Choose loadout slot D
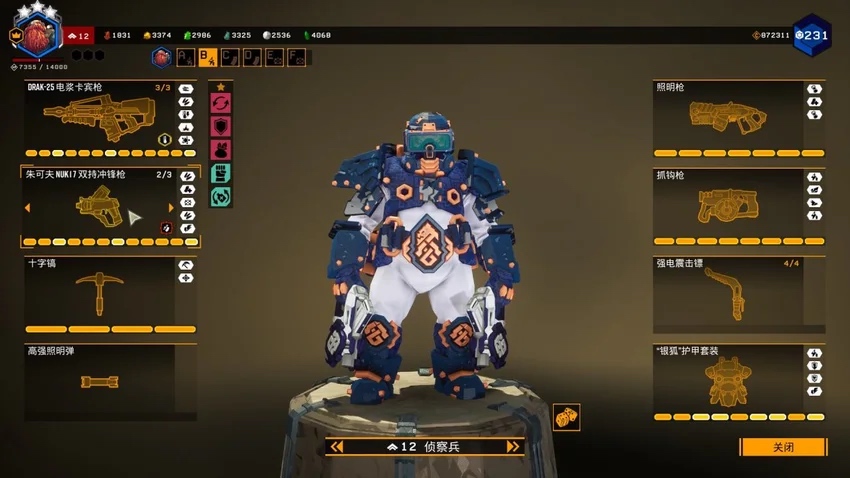 click(x=253, y=58)
